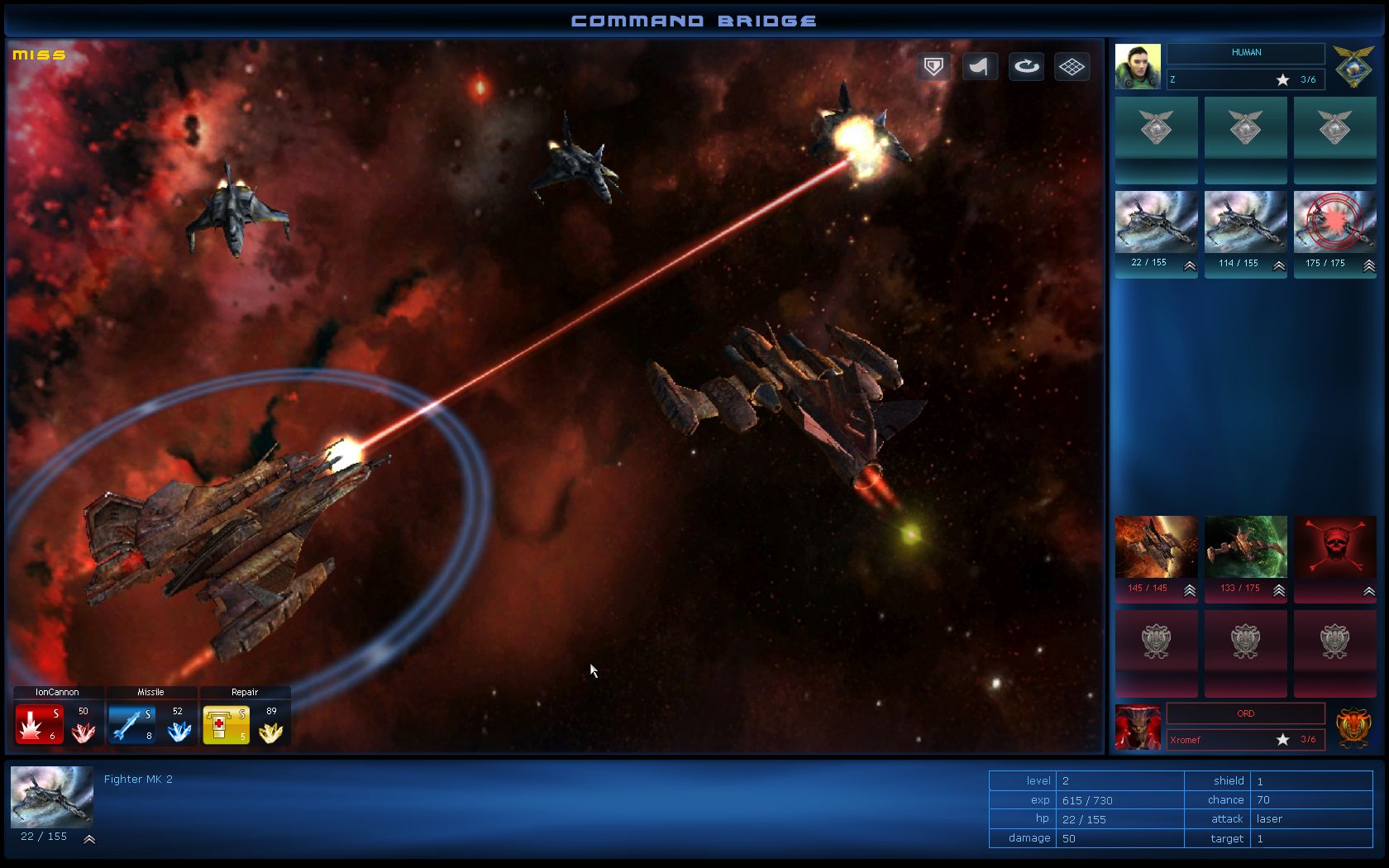Toggle the star beside Xromef
The height and width of the screenshot is (868, 1389).
1282,740
